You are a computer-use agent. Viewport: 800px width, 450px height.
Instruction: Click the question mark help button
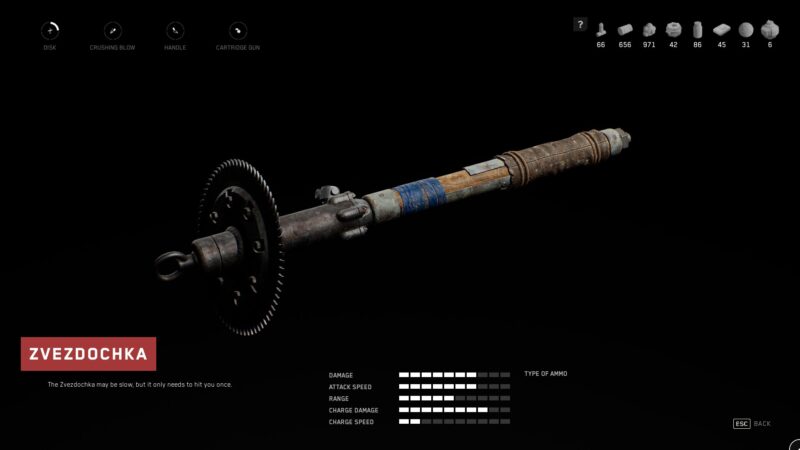pos(580,25)
